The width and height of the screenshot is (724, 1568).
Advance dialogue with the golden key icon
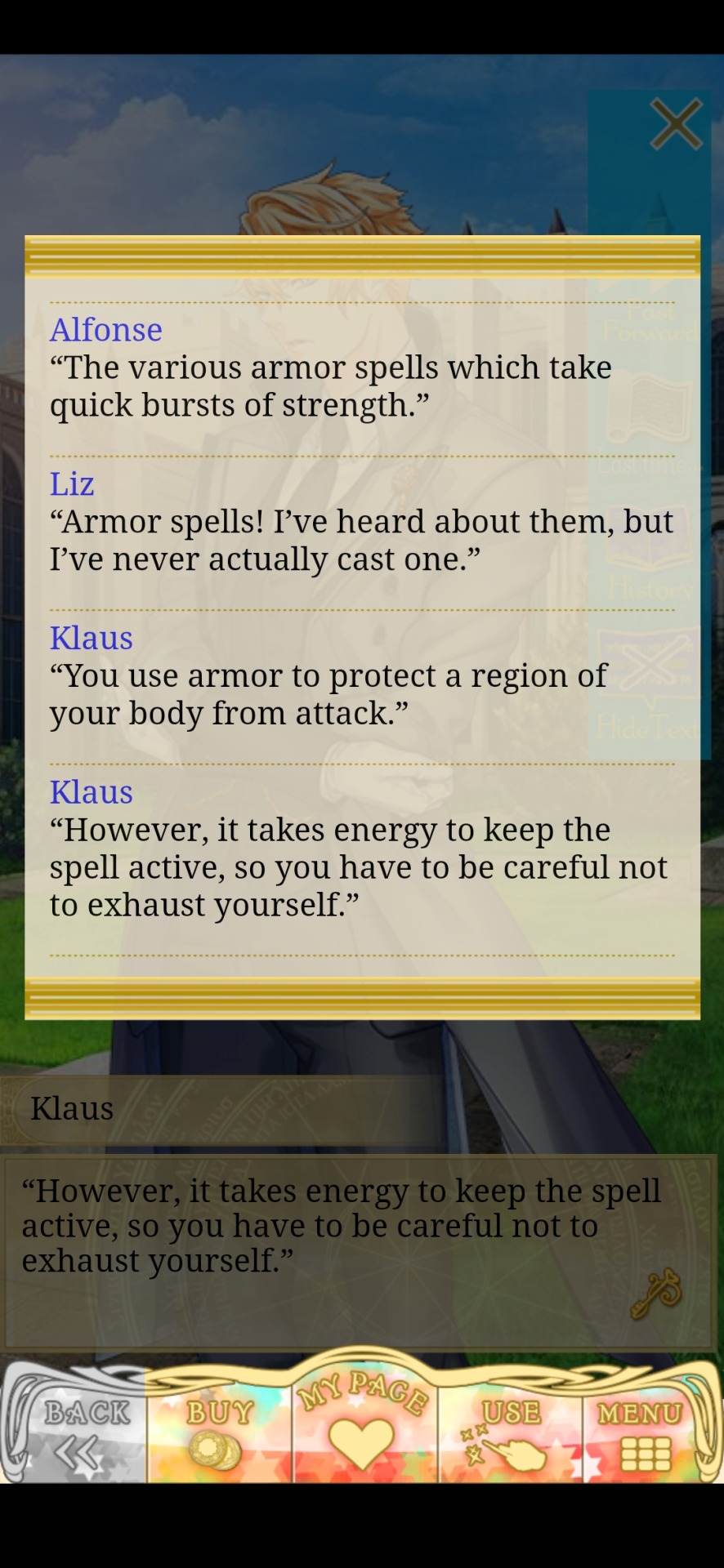pyautogui.click(x=656, y=1292)
